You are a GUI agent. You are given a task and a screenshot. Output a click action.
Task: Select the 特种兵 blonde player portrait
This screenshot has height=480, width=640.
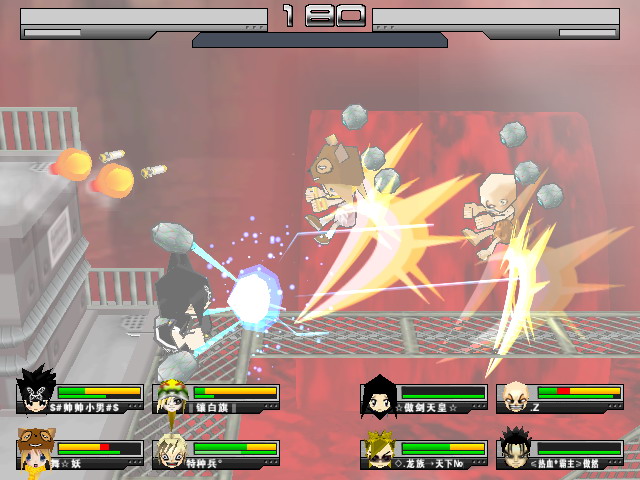[x=172, y=450]
